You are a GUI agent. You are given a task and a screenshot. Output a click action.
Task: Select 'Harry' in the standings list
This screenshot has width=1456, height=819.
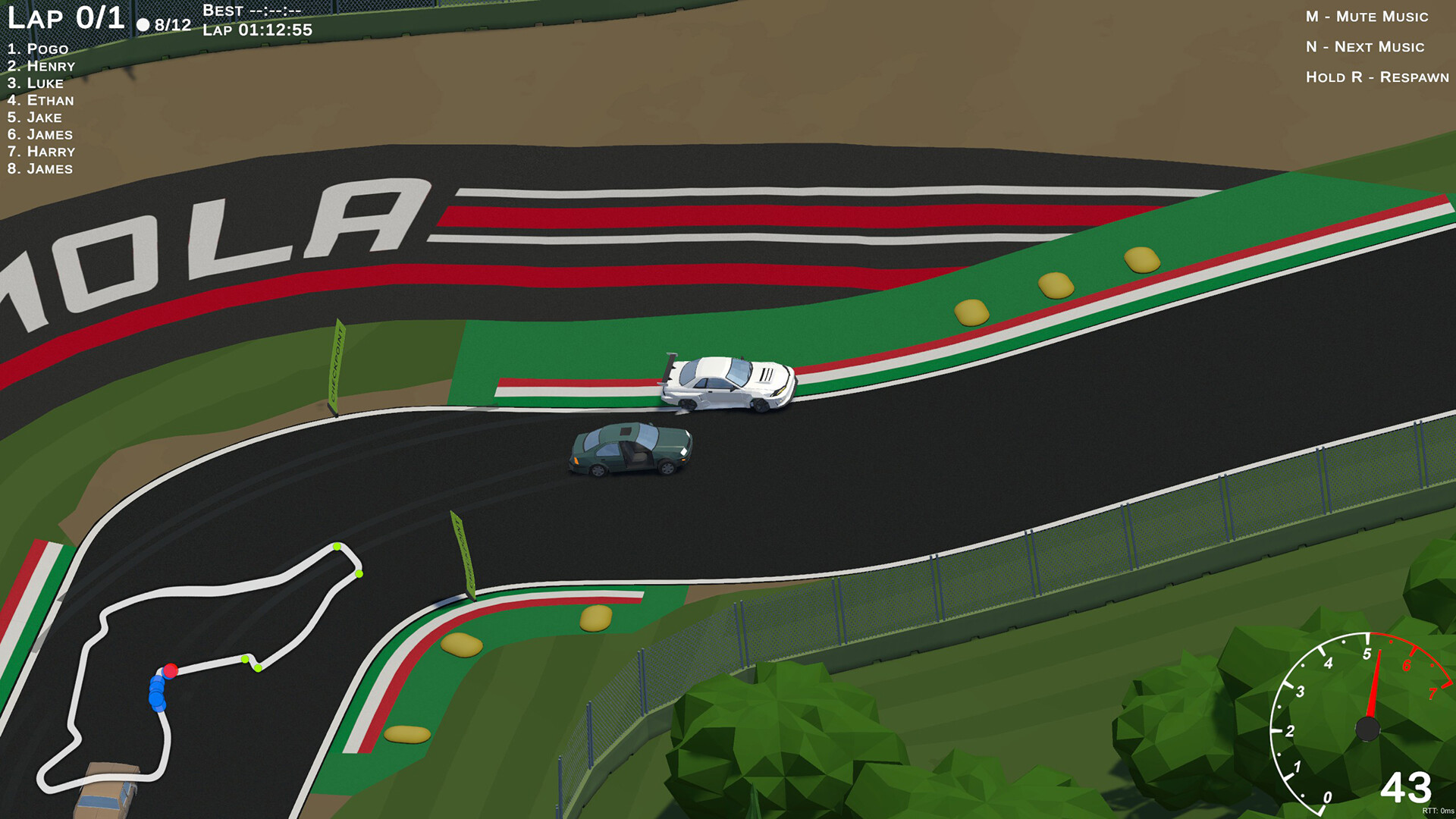(40, 152)
